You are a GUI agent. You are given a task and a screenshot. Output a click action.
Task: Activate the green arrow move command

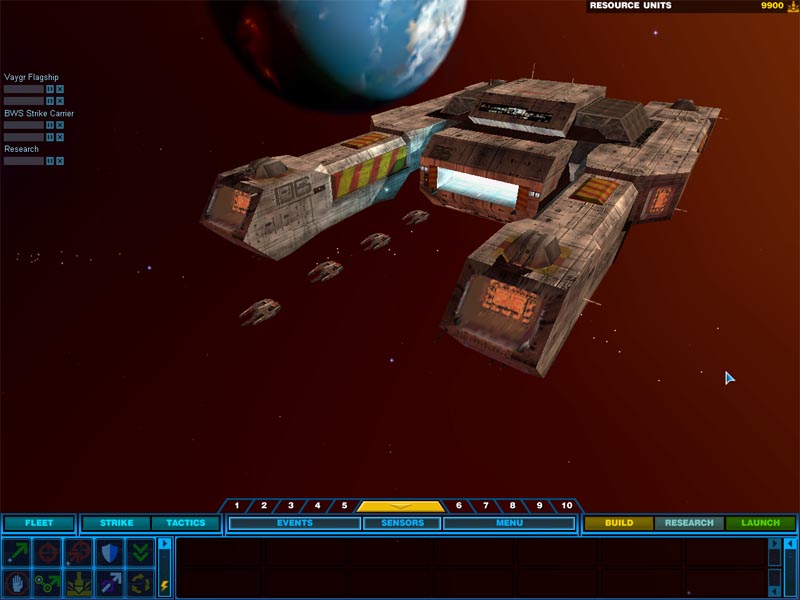[17, 552]
